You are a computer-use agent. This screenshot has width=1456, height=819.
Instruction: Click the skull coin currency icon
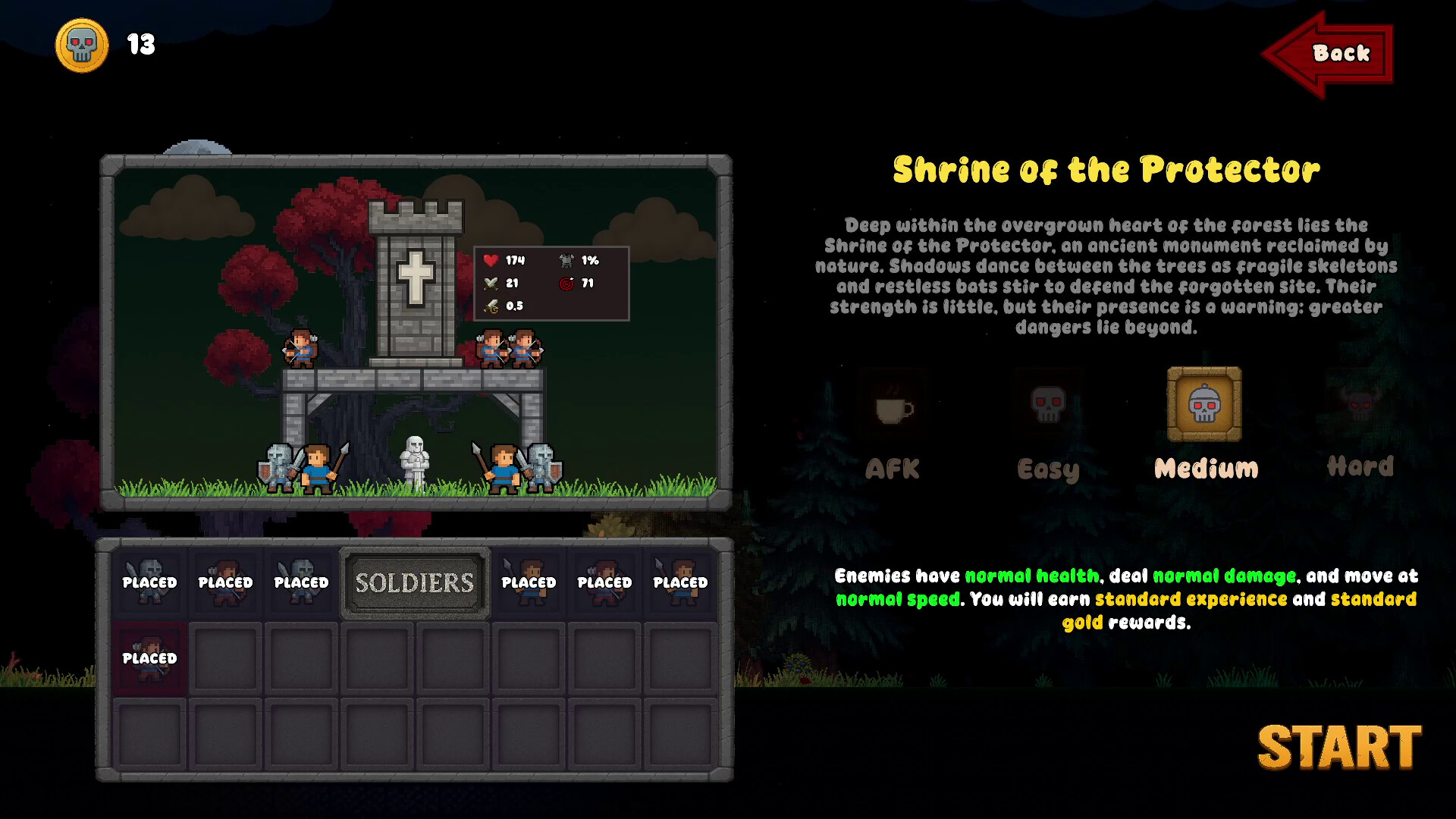pyautogui.click(x=82, y=45)
